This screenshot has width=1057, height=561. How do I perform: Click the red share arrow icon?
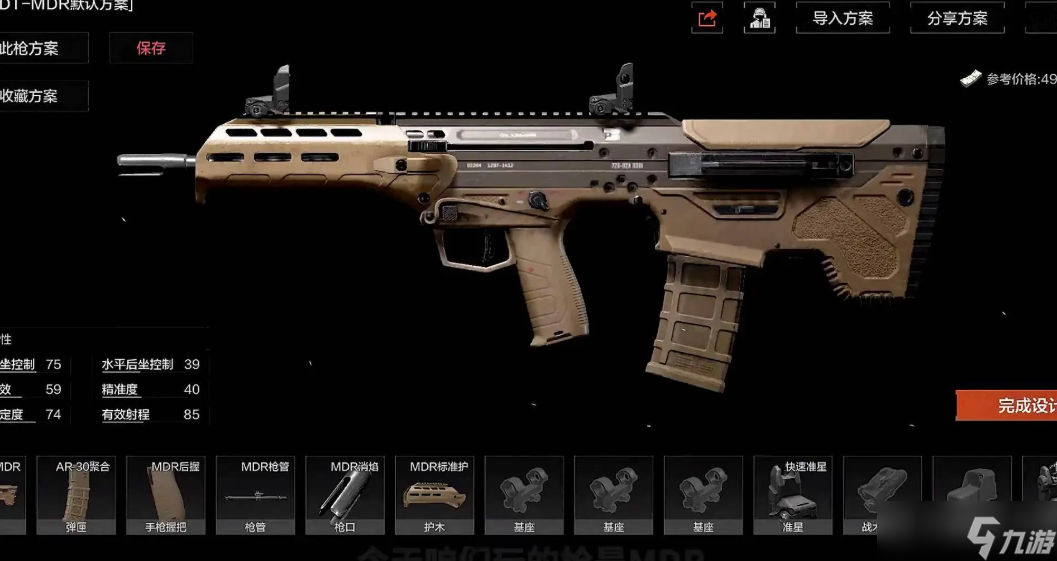[x=708, y=18]
